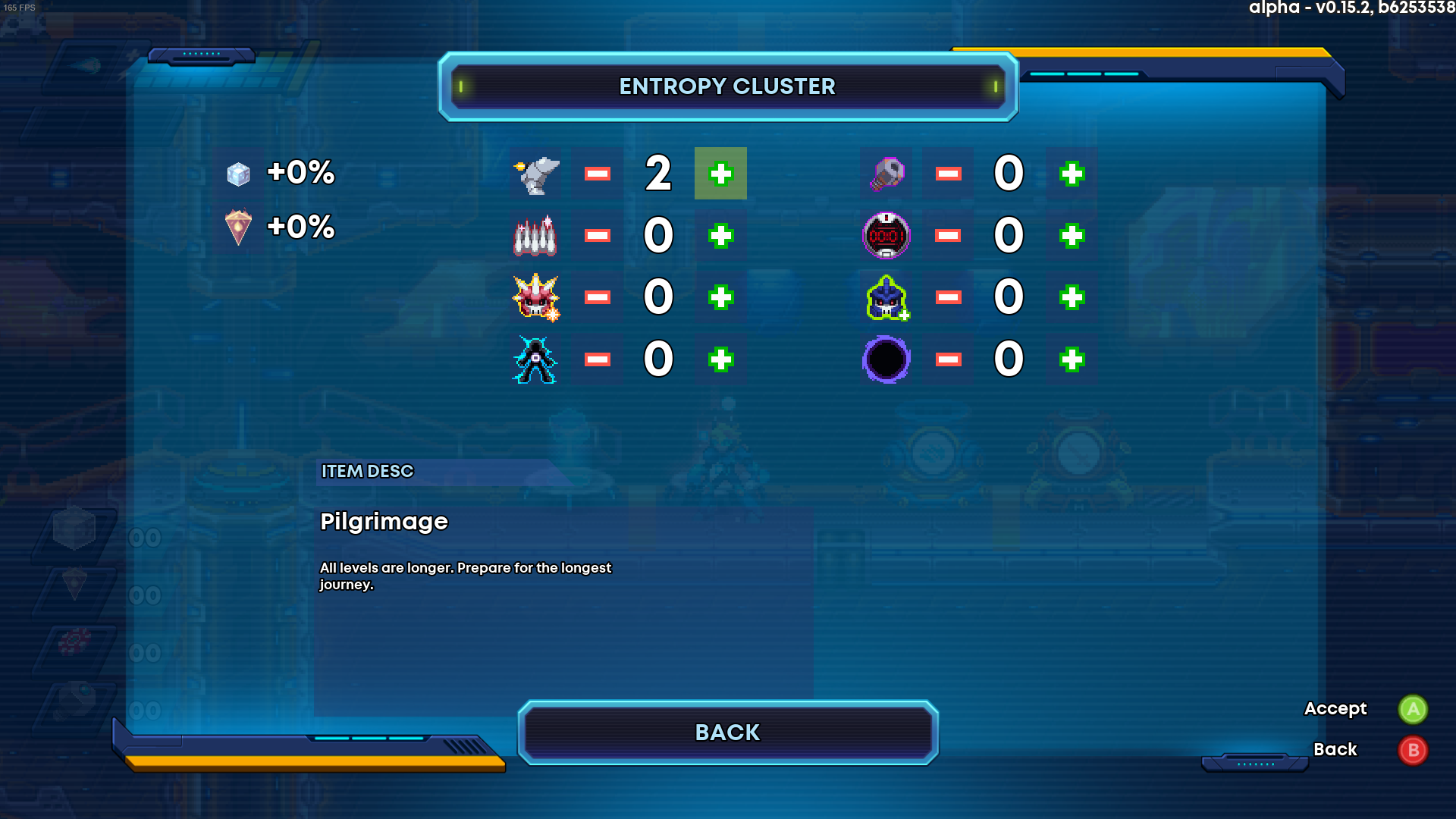Decrease the red spiked enemy modifier
This screenshot has width=1456, height=819.
tap(598, 297)
